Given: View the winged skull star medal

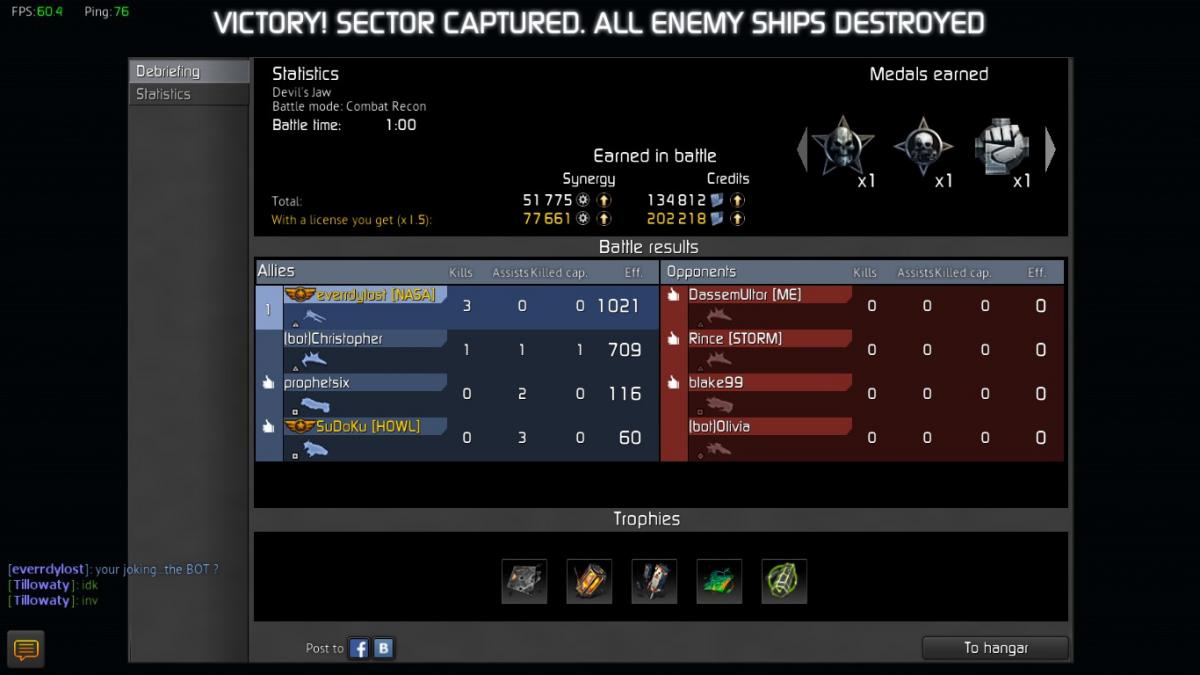Looking at the screenshot, I should [843, 146].
